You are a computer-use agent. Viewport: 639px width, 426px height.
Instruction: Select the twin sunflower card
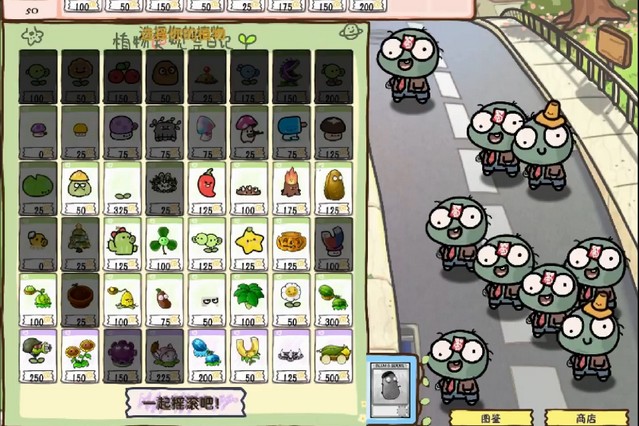[x=80, y=354]
